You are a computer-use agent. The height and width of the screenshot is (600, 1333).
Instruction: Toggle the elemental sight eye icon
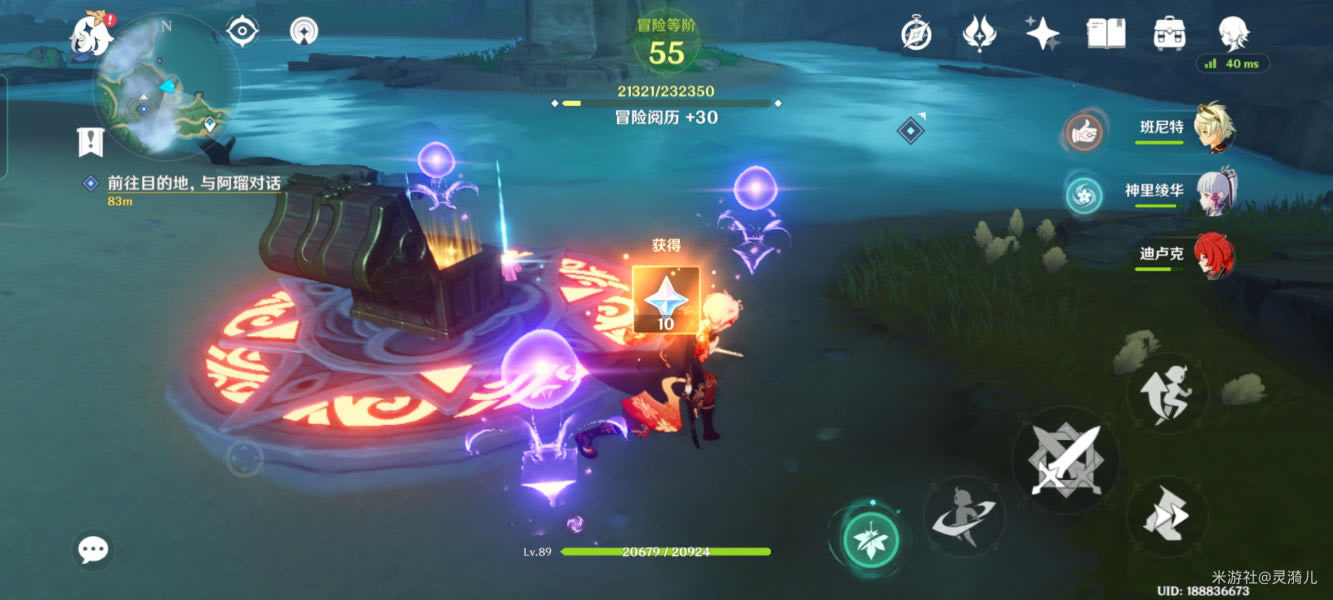coord(242,32)
